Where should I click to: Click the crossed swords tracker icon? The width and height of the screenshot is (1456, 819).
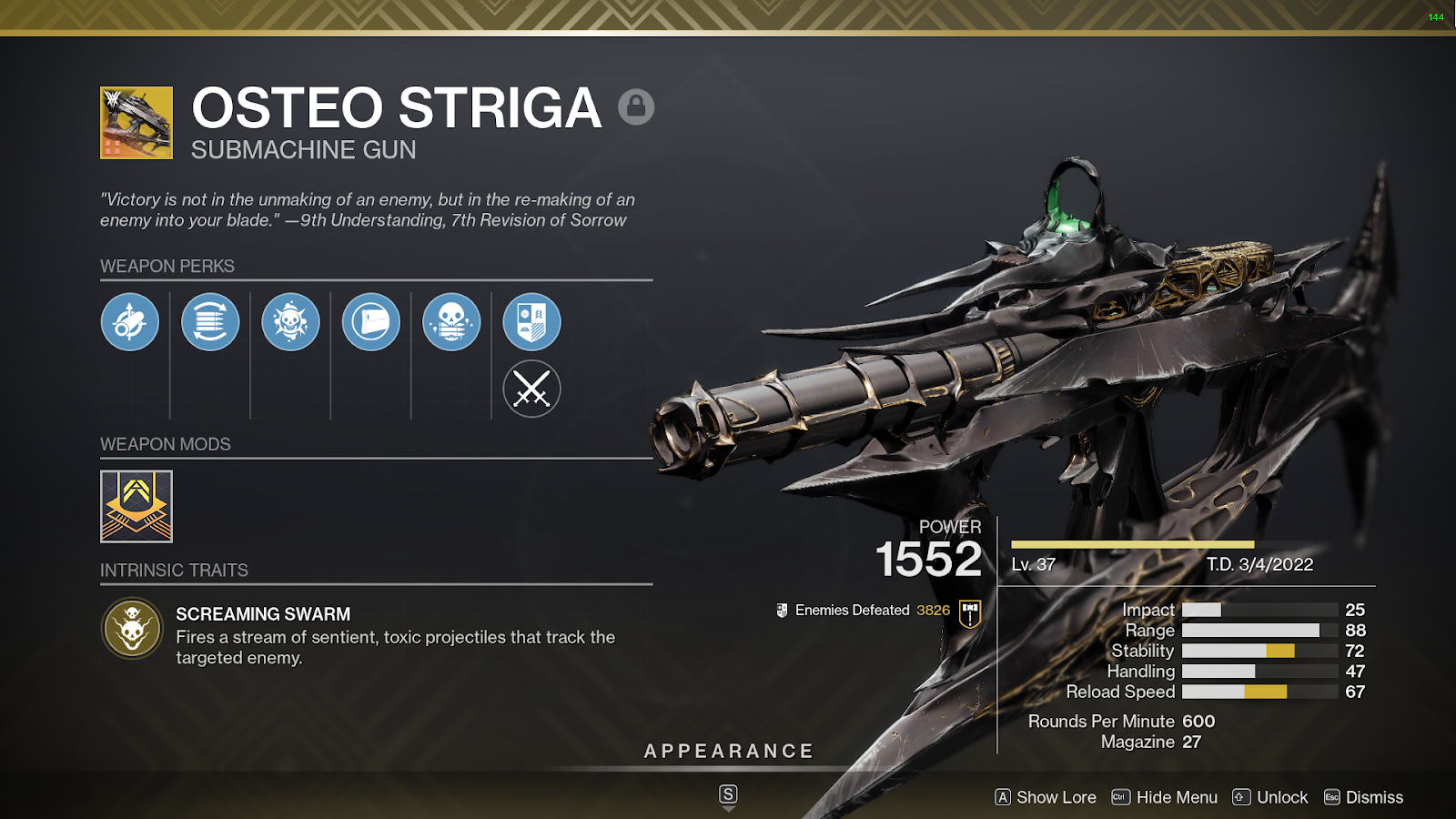tap(531, 389)
